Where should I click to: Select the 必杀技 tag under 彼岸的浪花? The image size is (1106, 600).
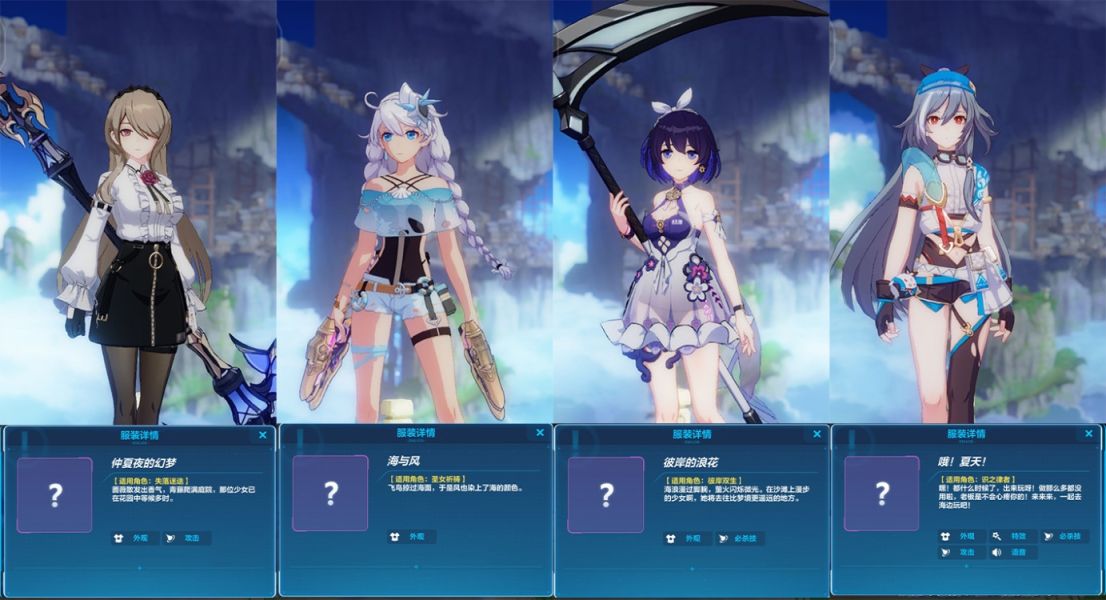click(741, 538)
